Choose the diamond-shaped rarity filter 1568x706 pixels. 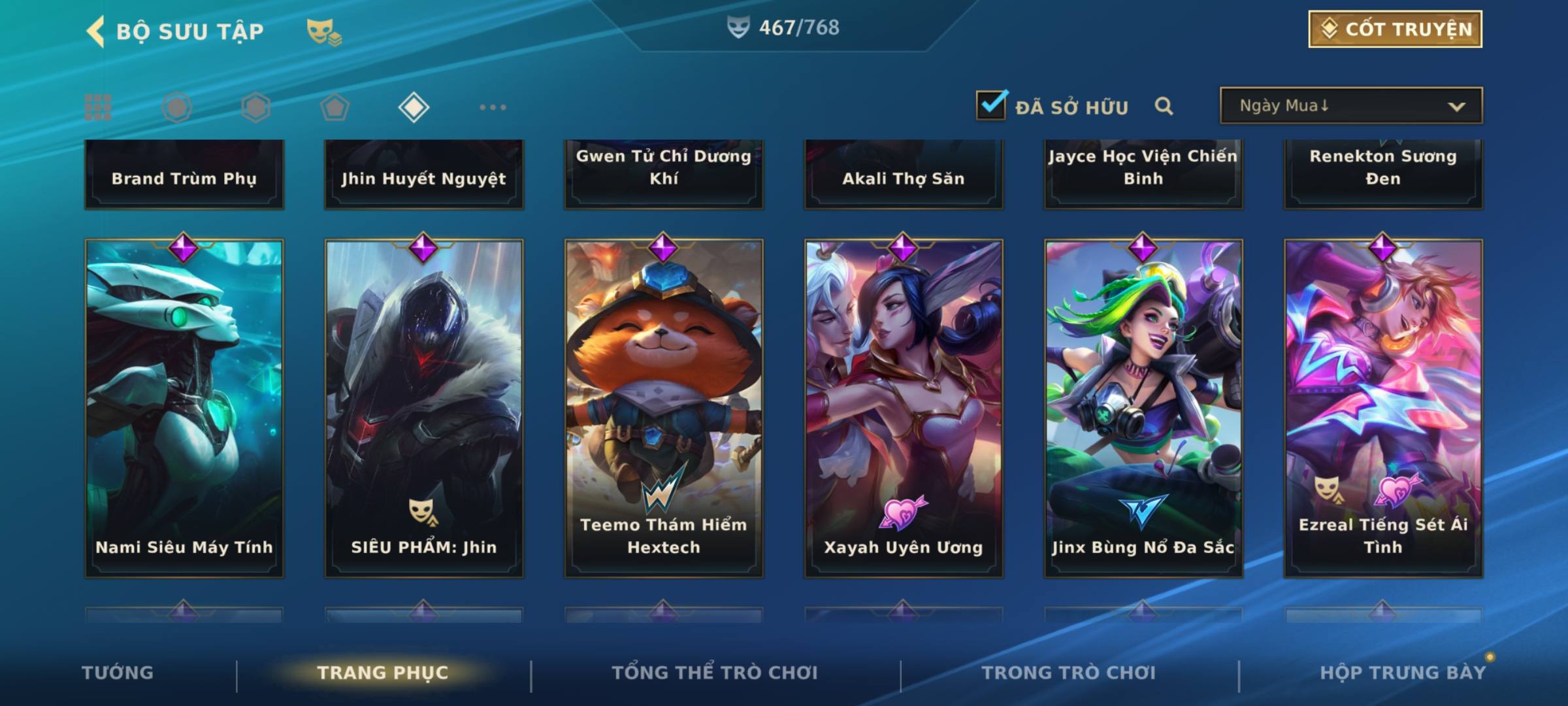(x=414, y=107)
